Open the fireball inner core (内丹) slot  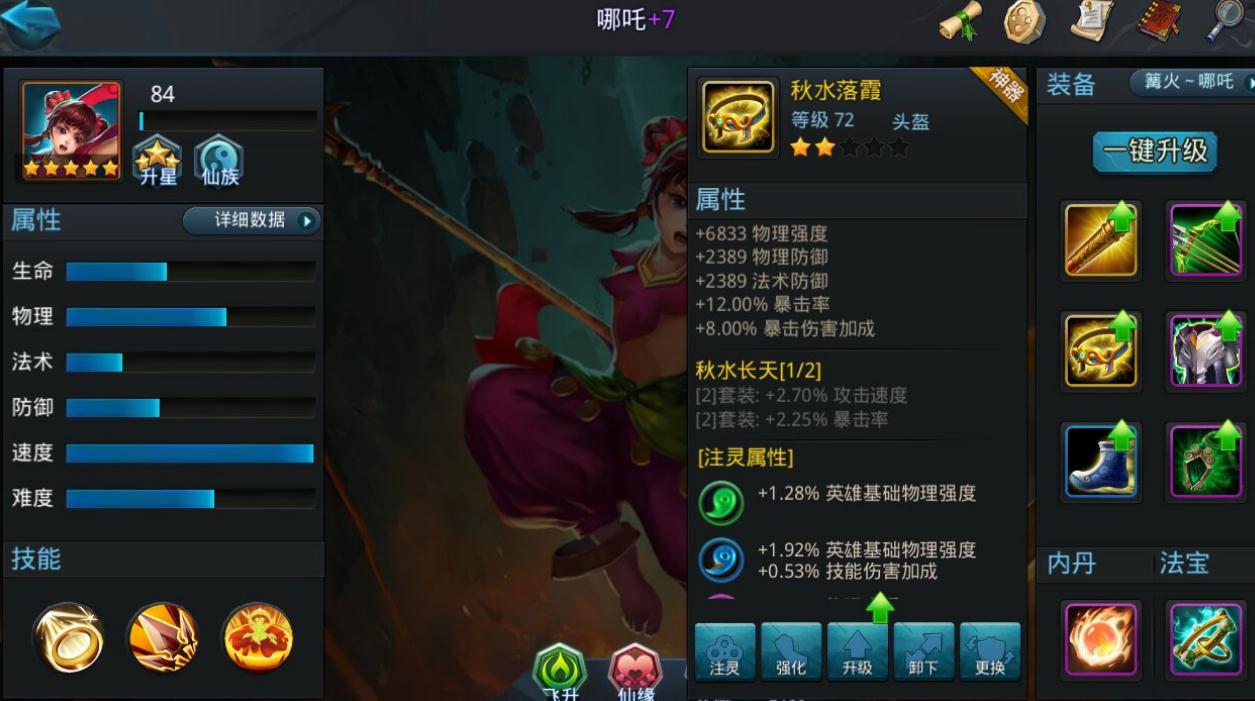click(1100, 638)
